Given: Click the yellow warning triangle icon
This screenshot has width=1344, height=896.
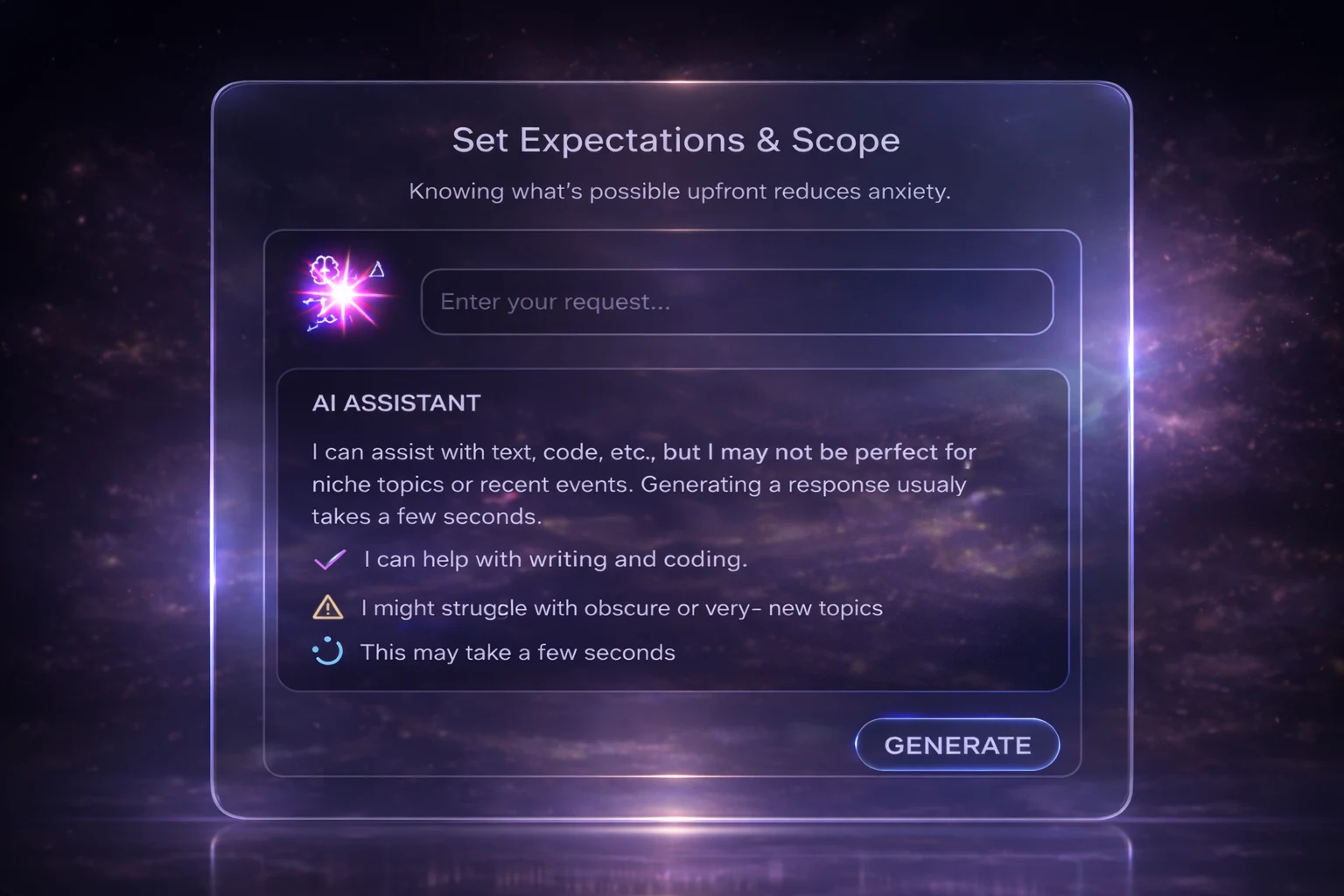Looking at the screenshot, I should click(x=328, y=607).
